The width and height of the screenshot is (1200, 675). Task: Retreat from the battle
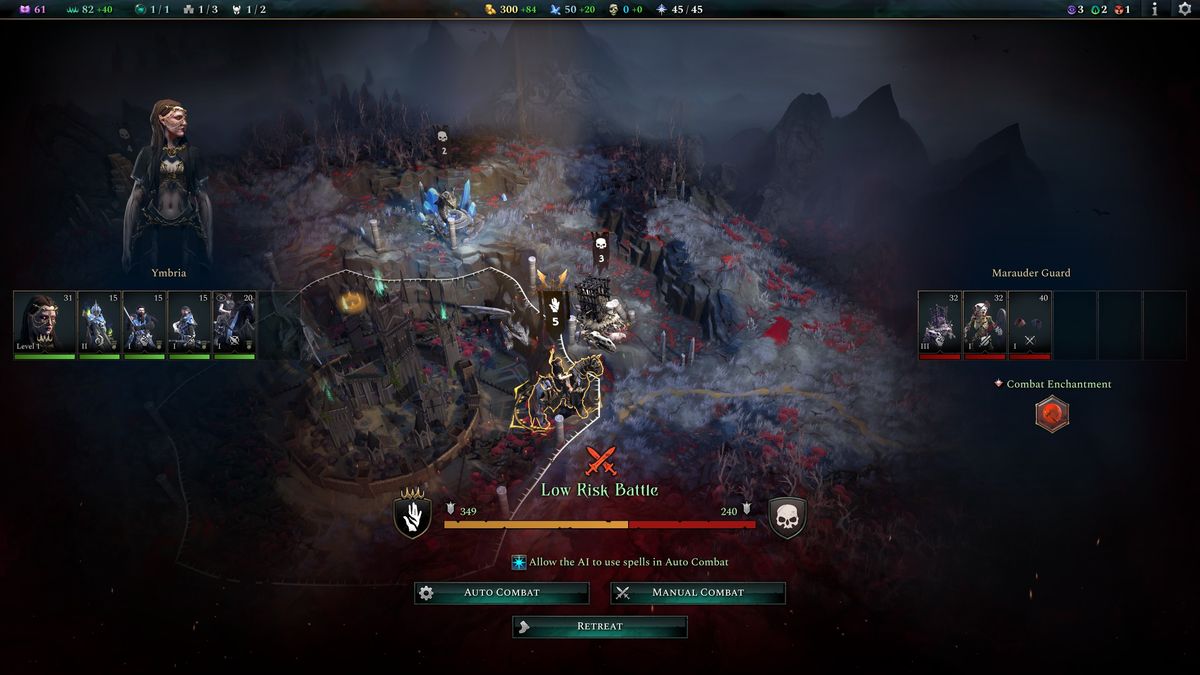600,627
